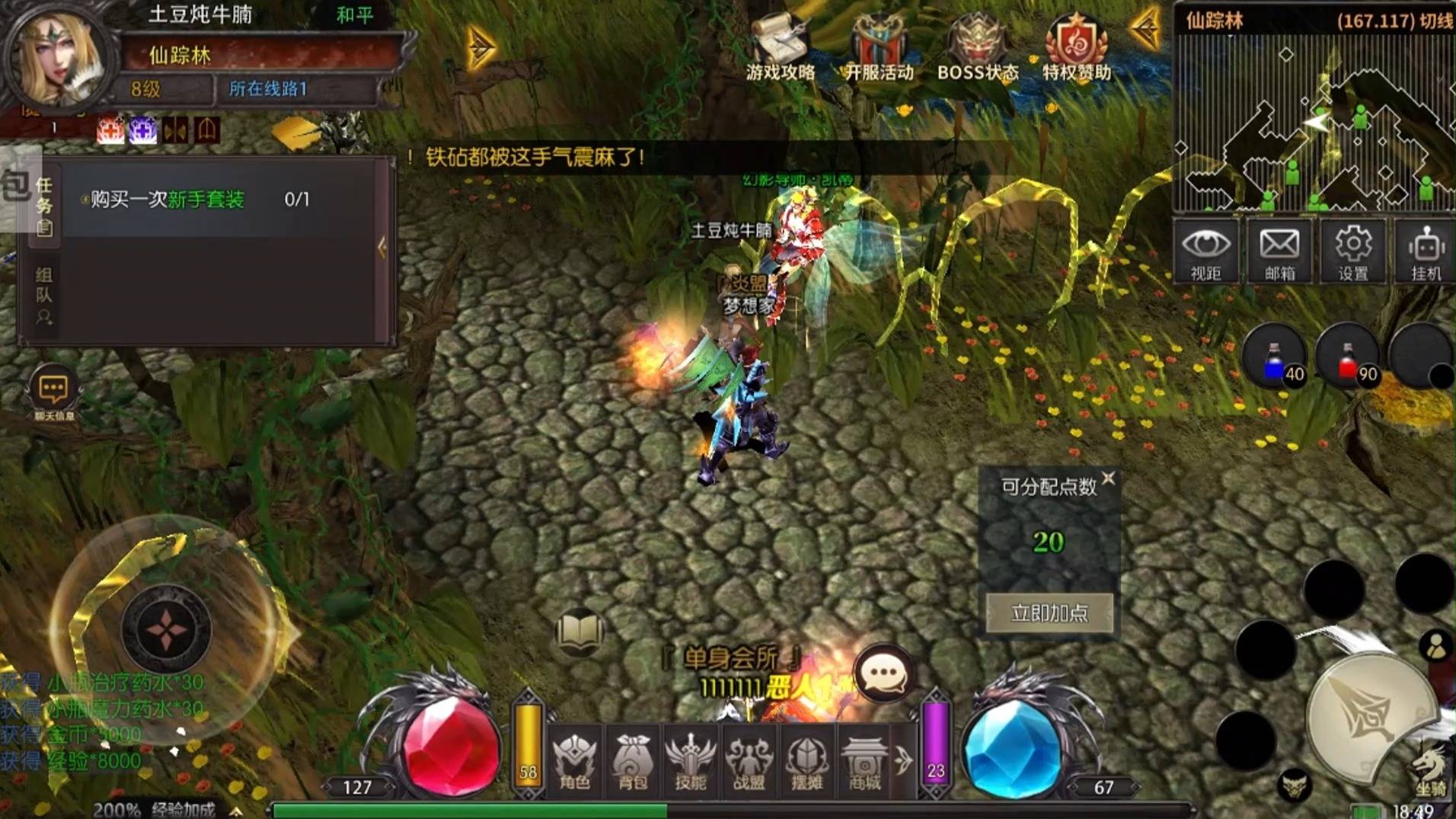
Task: Open the 邮箱 mailbox
Action: pos(1279,251)
